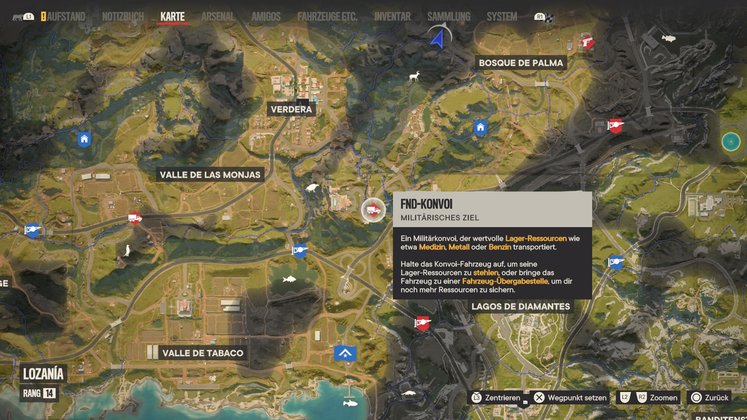
Task: Switch to the Sammlung tab
Action: (447, 17)
